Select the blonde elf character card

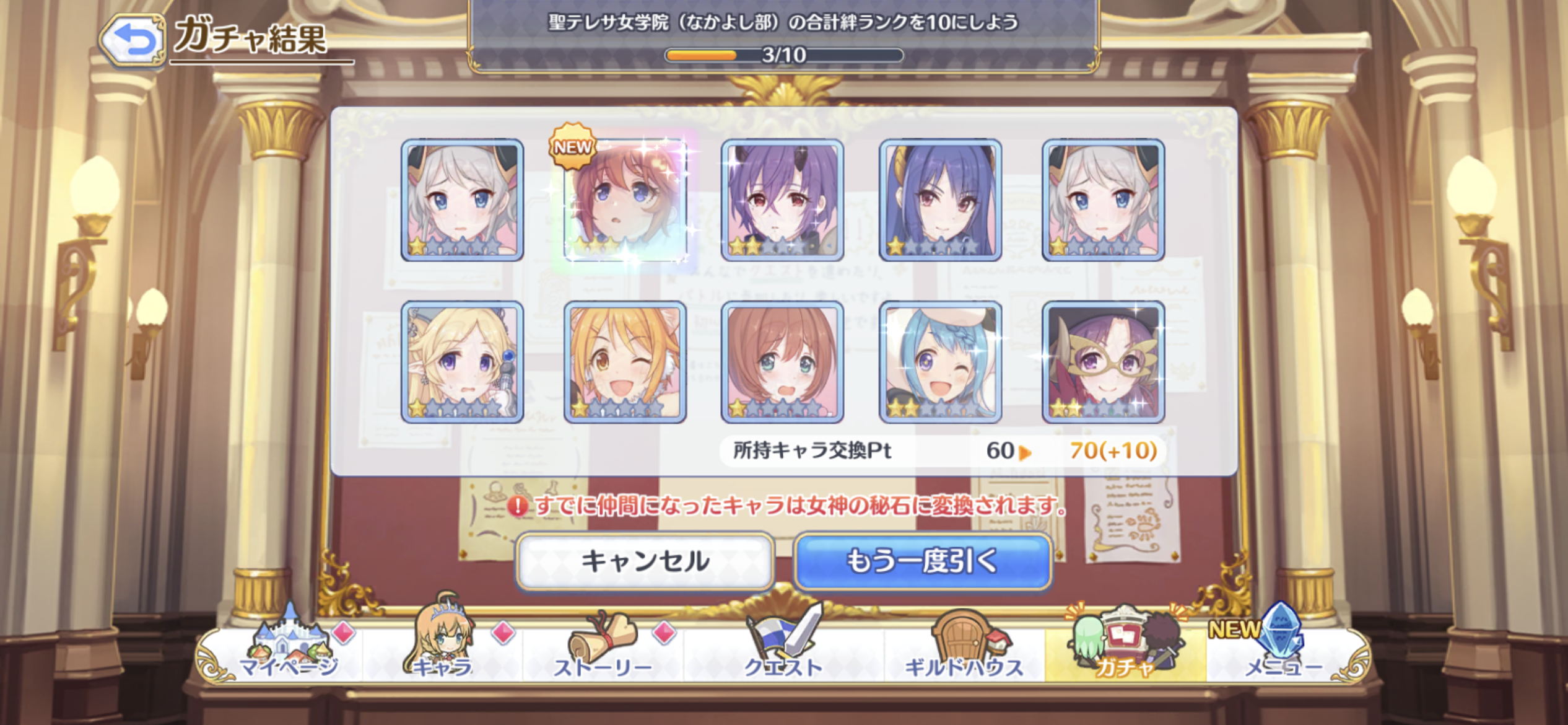point(462,362)
